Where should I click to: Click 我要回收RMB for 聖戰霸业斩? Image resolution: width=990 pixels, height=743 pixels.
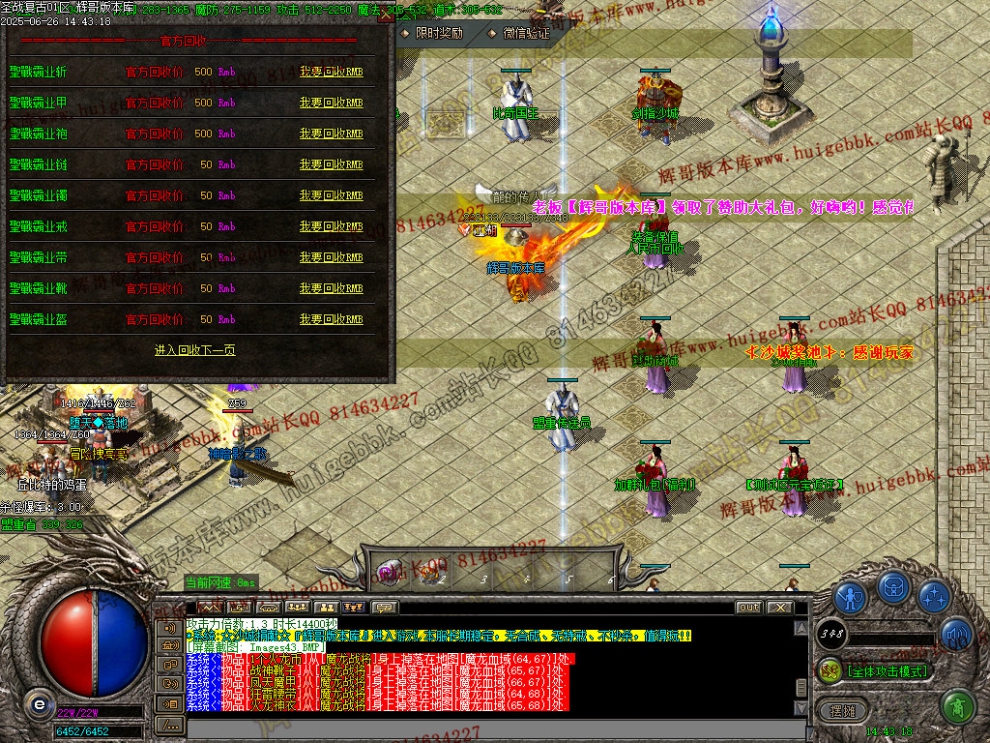pyautogui.click(x=331, y=72)
